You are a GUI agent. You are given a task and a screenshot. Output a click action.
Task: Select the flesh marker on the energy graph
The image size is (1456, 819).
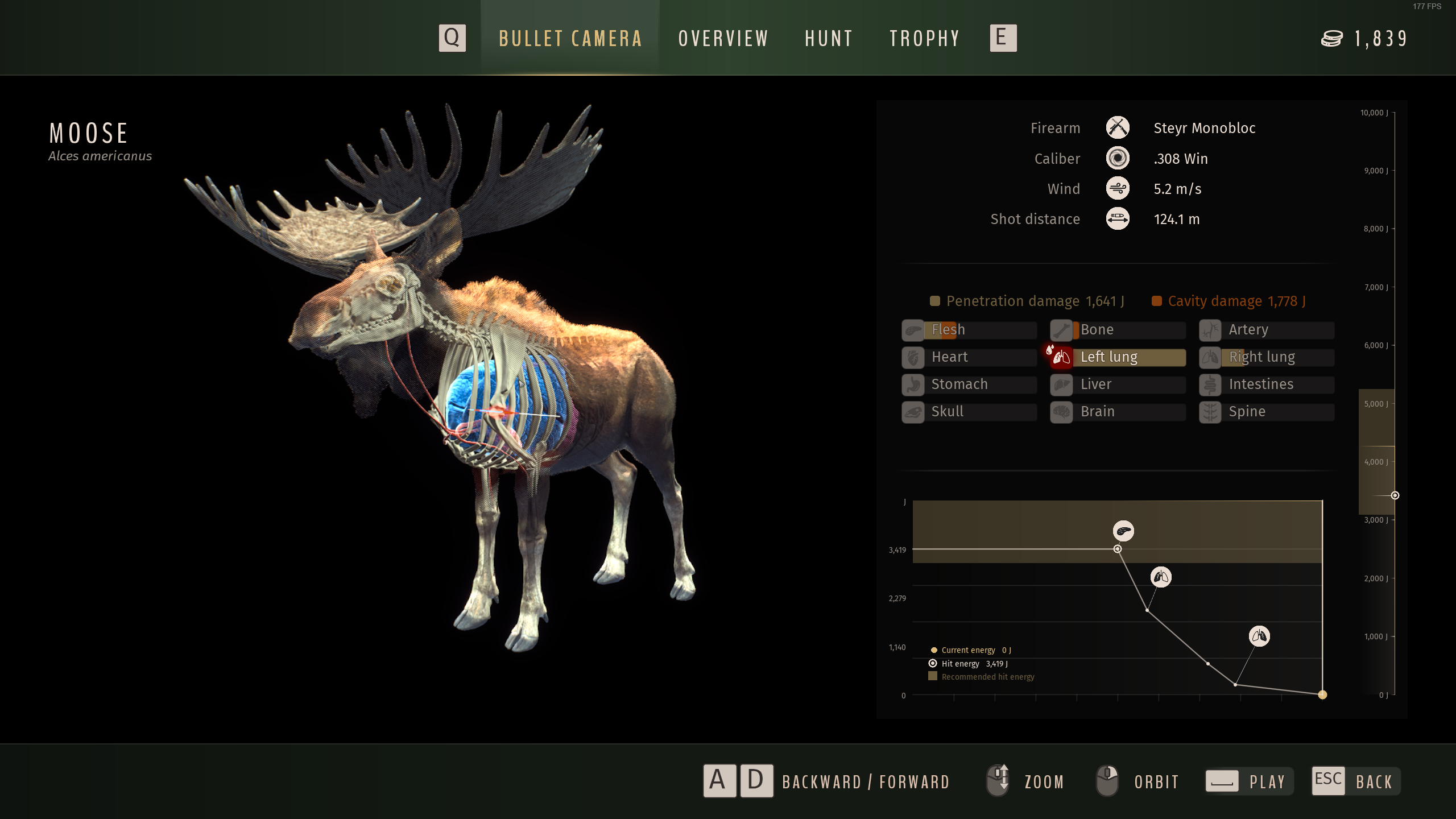click(1123, 531)
